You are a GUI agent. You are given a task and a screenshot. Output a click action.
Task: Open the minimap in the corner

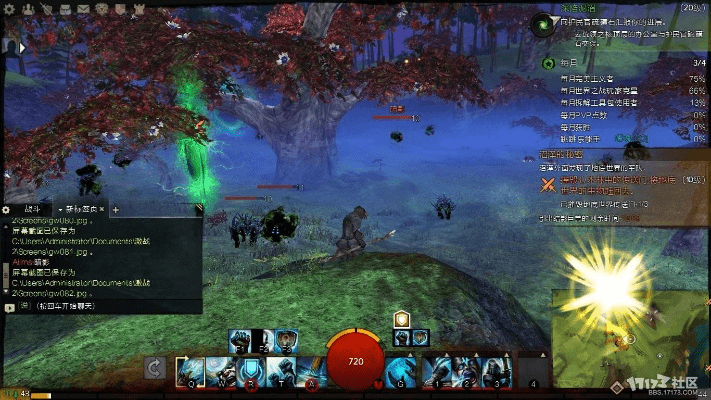[630, 335]
